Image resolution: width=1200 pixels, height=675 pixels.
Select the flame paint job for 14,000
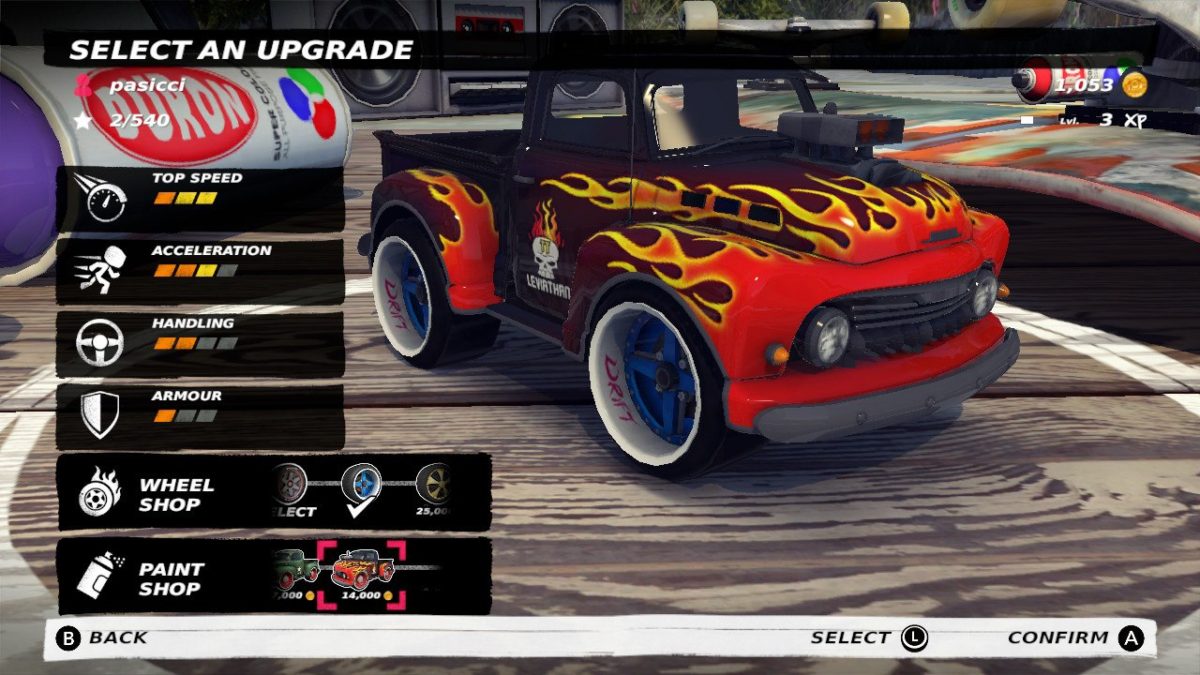(362, 572)
